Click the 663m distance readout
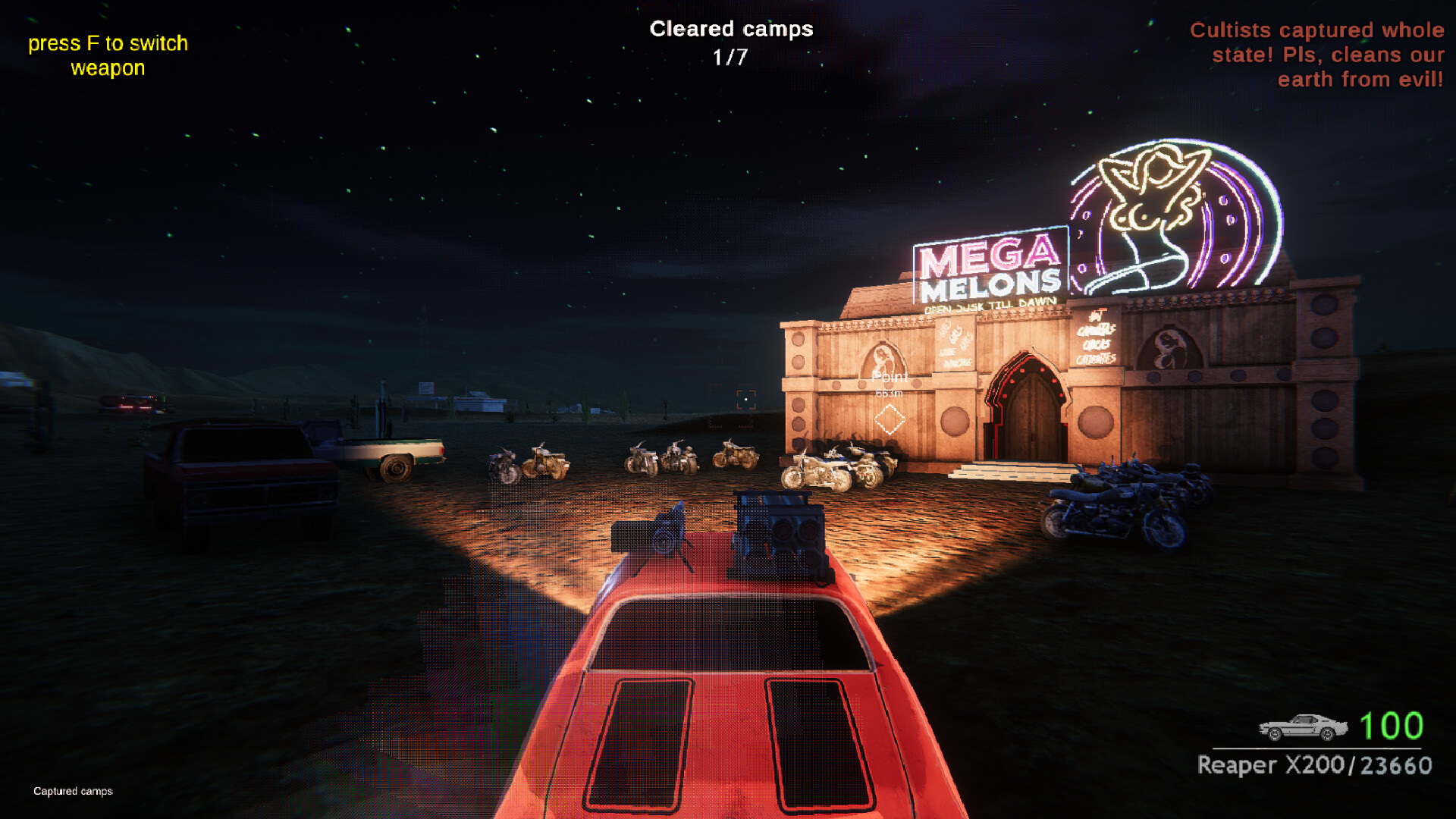1456x819 pixels. pos(890,393)
